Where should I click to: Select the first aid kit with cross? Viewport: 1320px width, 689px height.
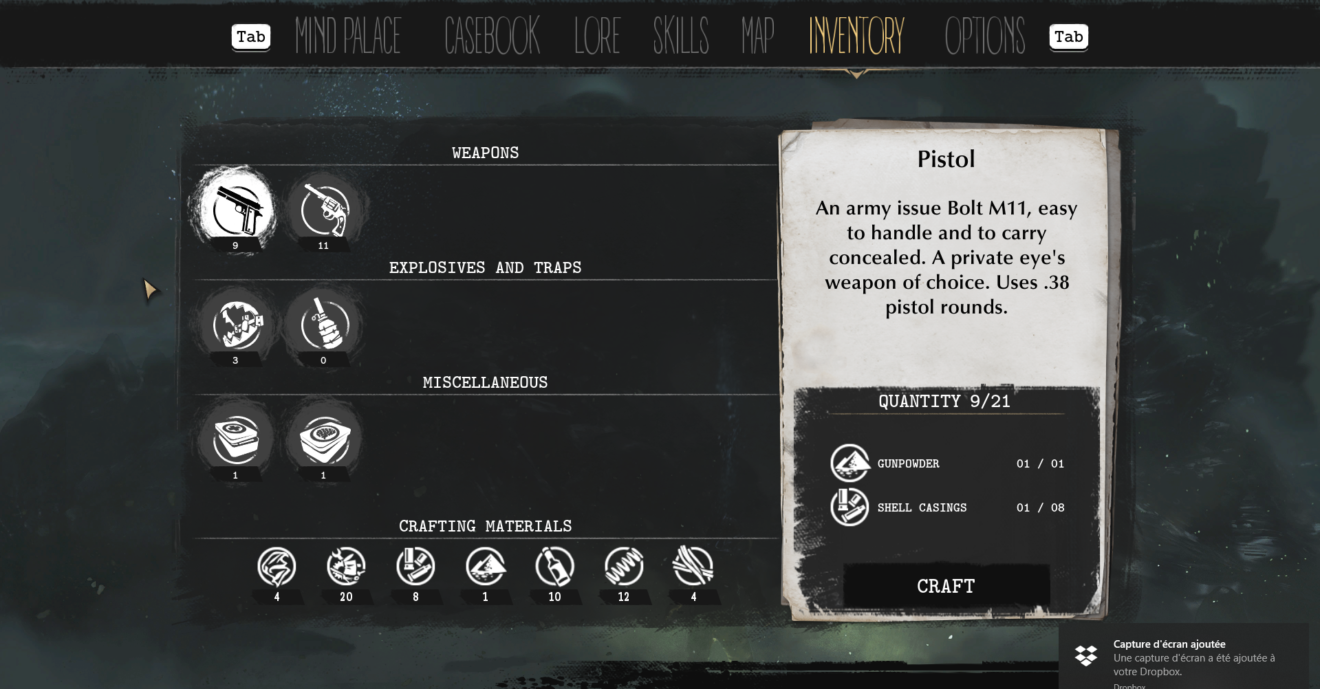click(x=236, y=438)
